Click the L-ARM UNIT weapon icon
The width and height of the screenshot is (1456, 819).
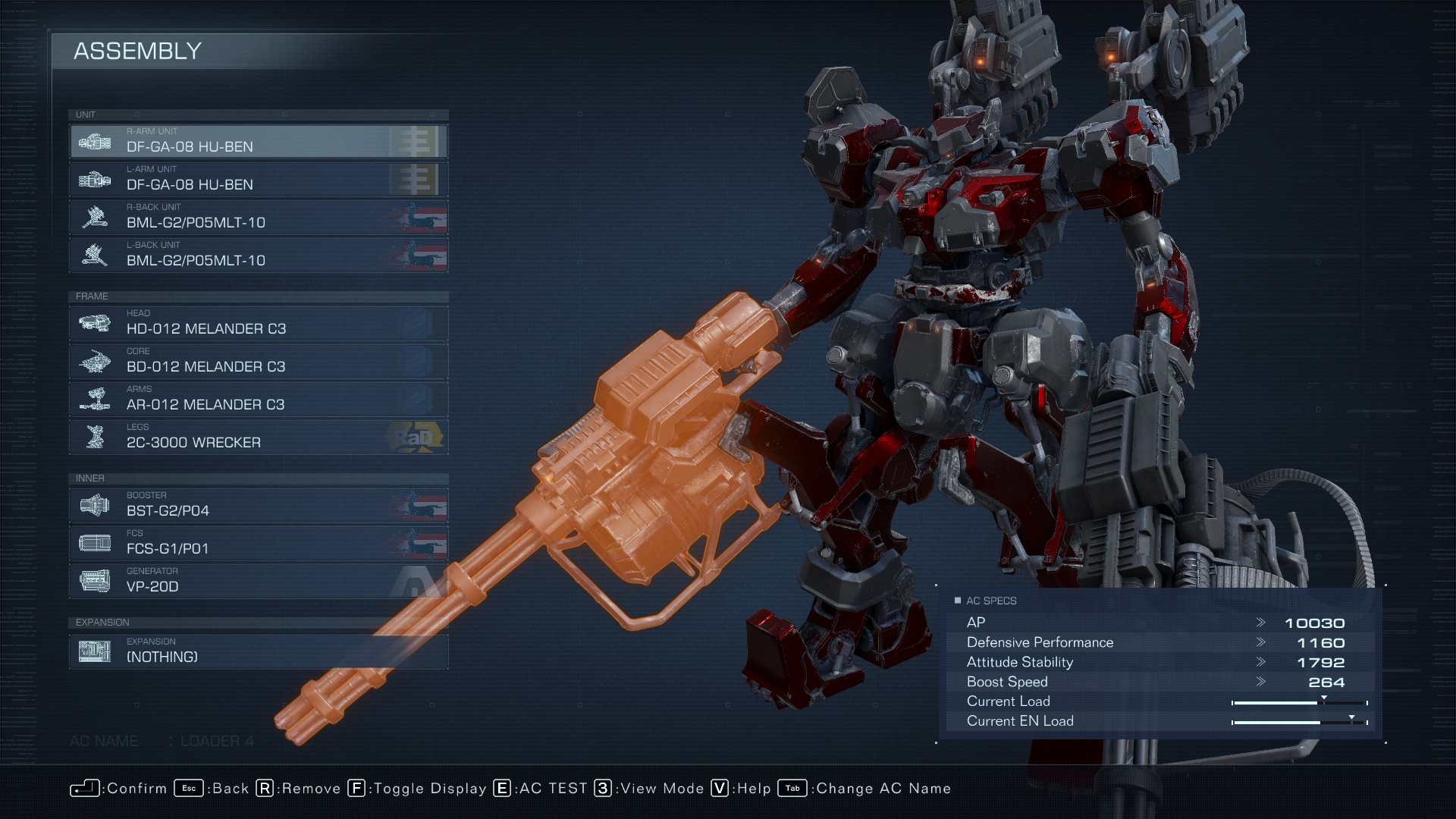95,179
